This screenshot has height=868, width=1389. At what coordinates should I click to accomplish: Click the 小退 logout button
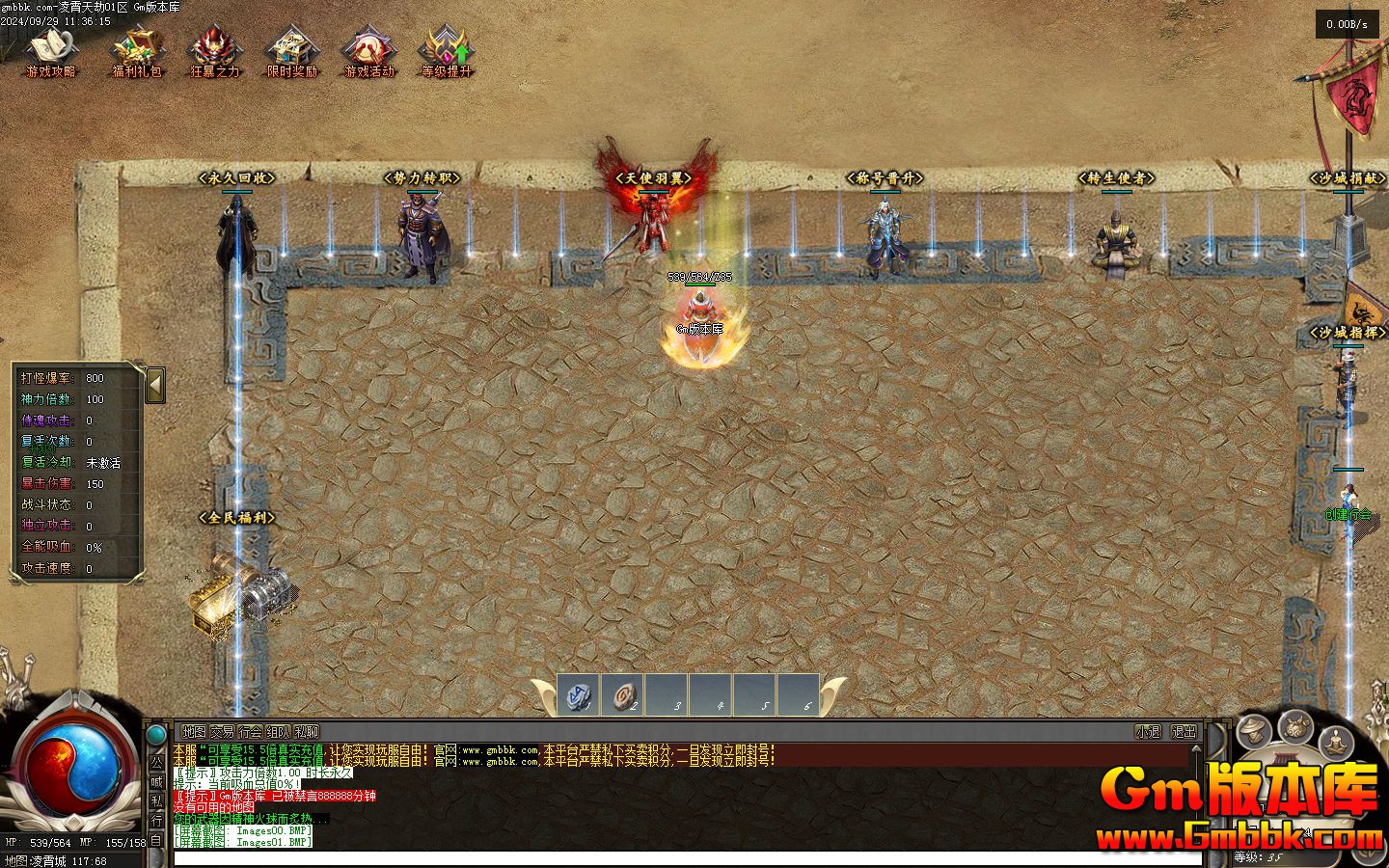tap(1148, 732)
